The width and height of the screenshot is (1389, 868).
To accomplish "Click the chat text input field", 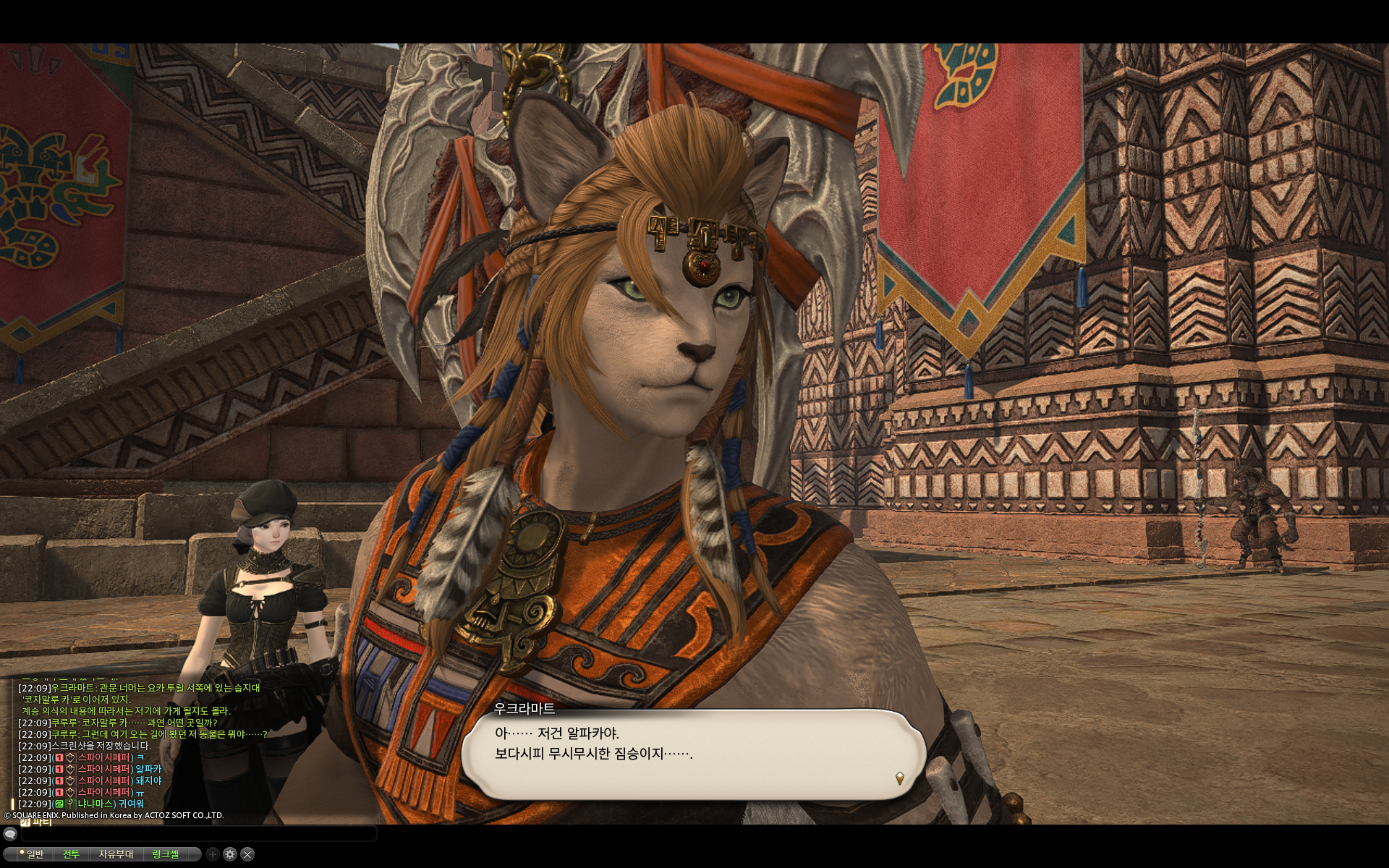I will click(x=199, y=834).
